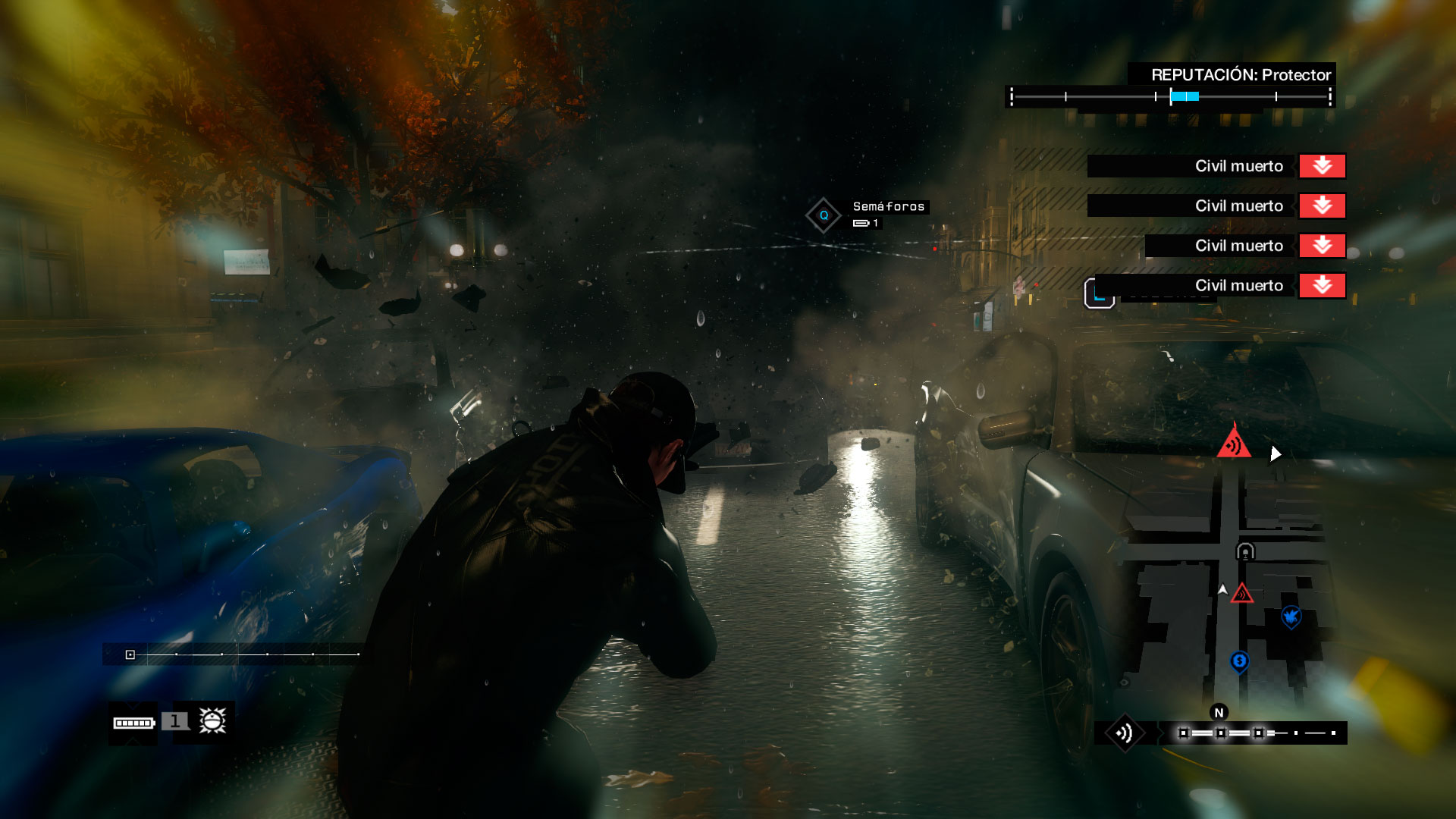Click the north compass marker on the minimap

coord(1219,712)
